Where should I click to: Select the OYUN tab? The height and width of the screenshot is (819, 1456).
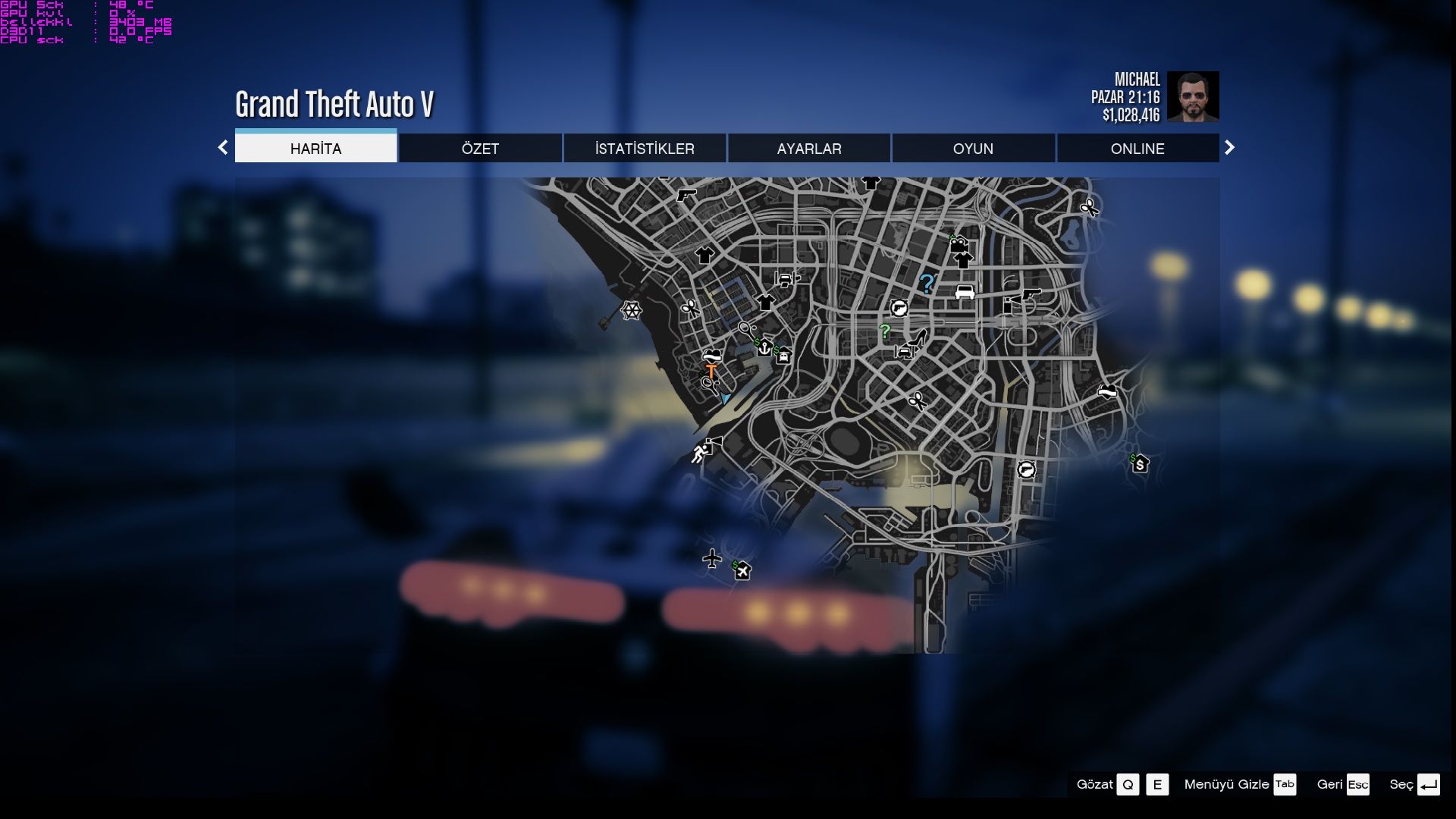tap(973, 149)
